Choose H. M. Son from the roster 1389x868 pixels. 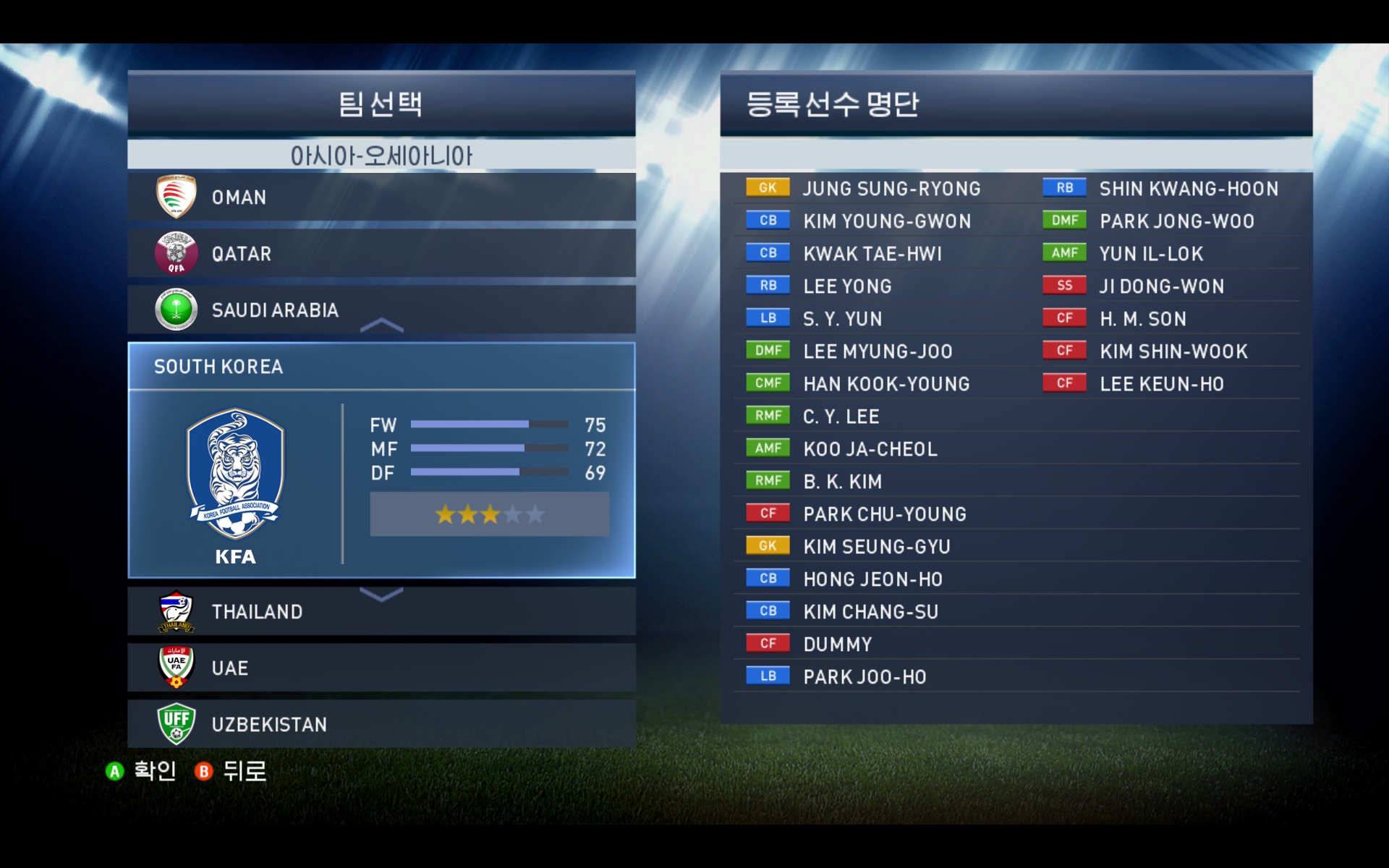tap(1142, 319)
